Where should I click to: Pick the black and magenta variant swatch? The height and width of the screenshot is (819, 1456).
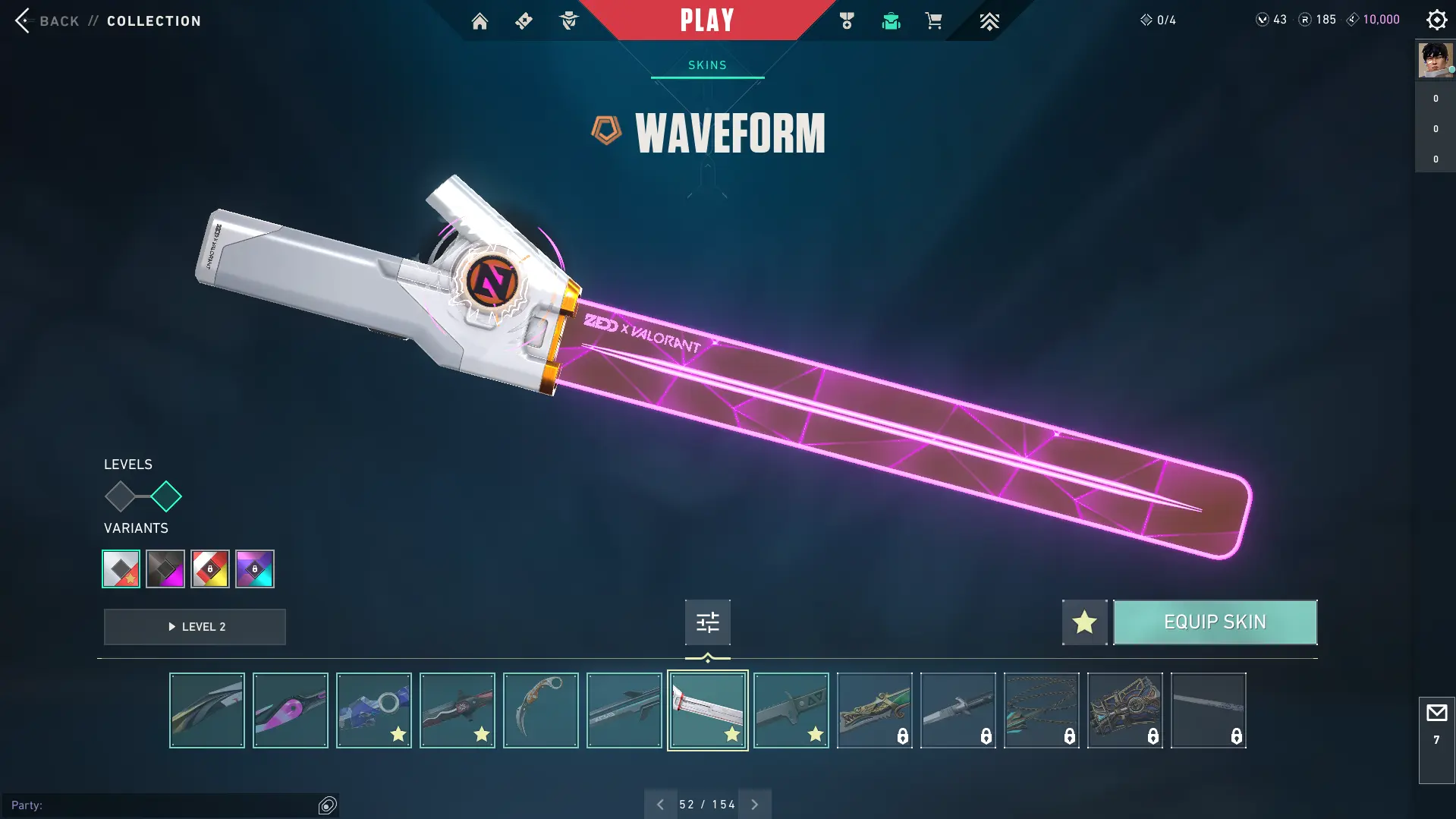click(165, 569)
